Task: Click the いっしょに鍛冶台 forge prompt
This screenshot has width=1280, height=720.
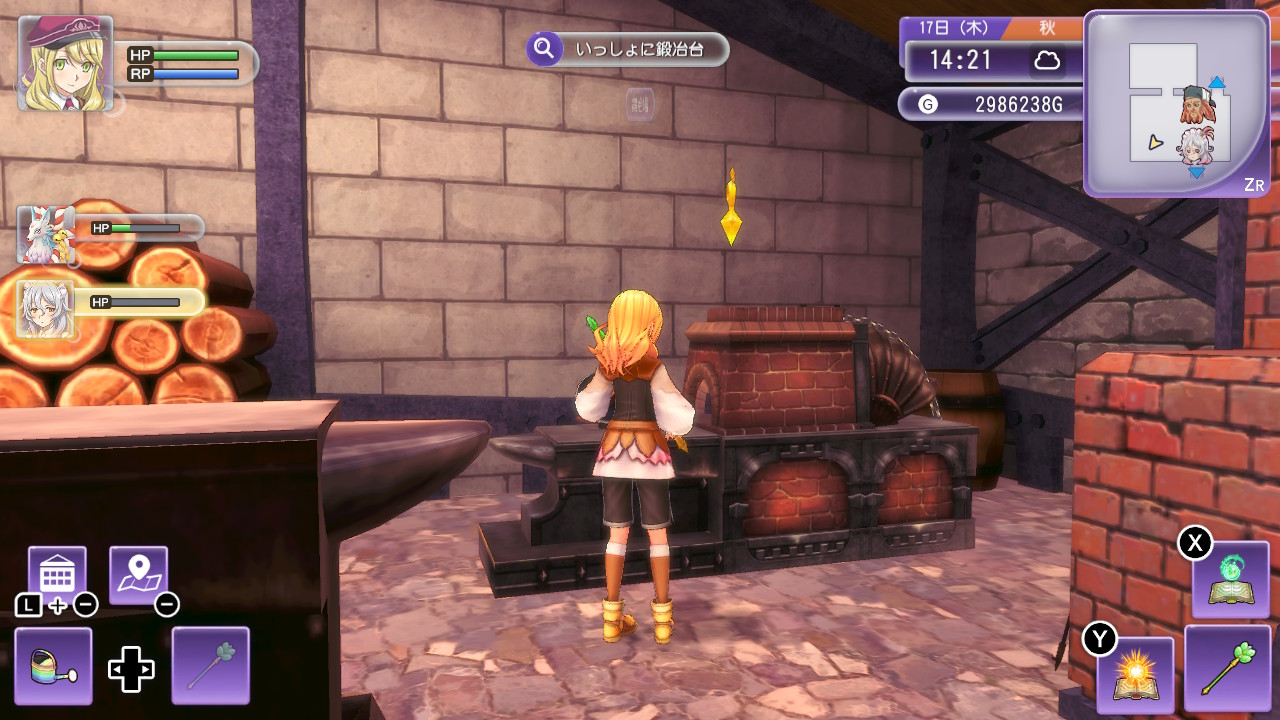Action: tap(627, 48)
